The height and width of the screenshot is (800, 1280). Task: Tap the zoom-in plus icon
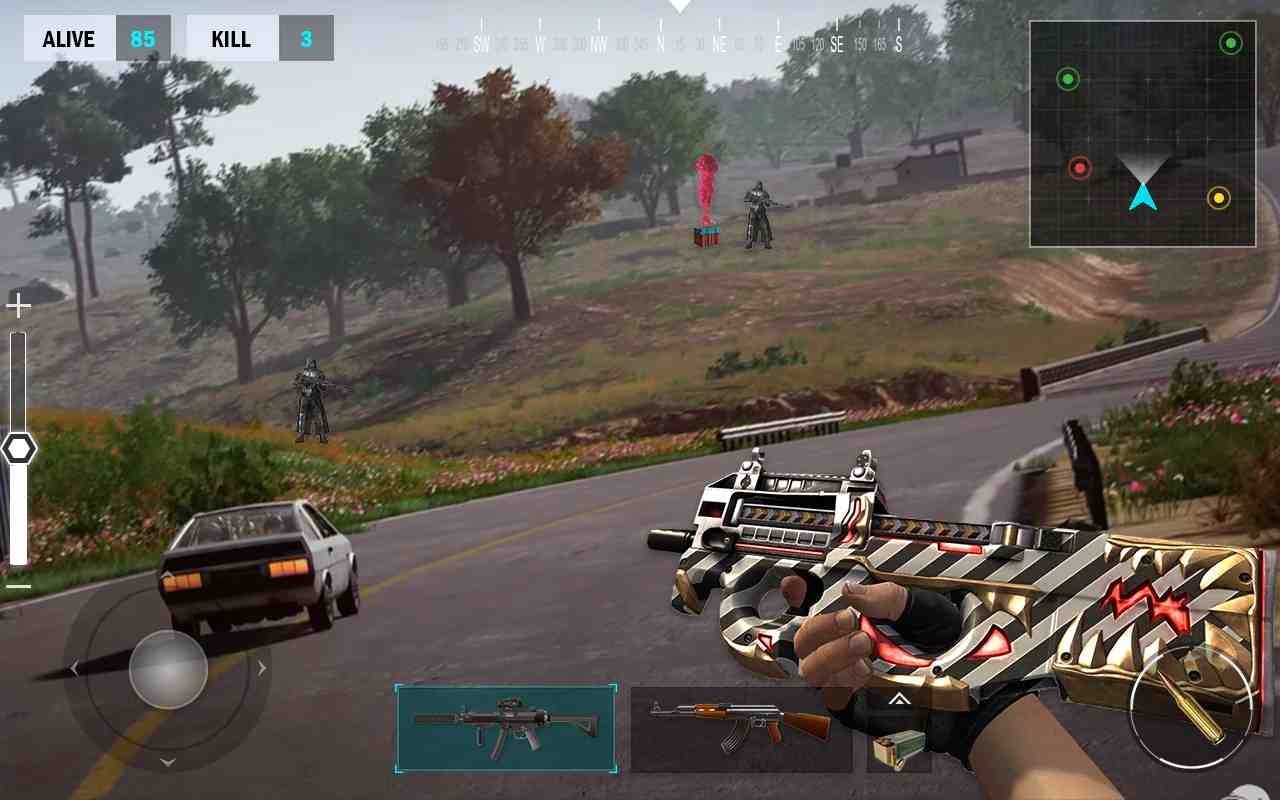tap(18, 305)
